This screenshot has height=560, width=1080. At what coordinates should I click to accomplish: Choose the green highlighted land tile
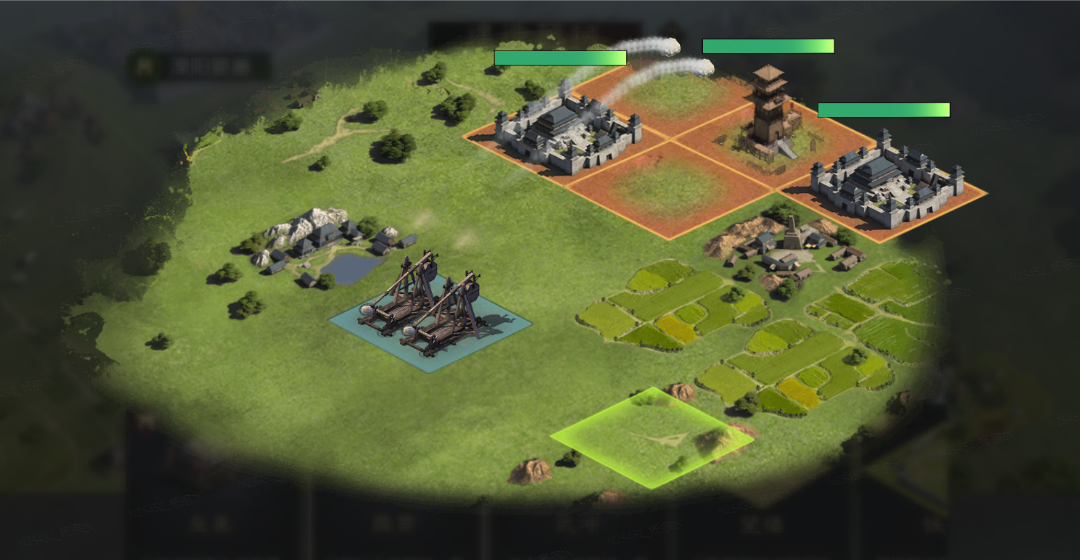[x=651, y=437]
